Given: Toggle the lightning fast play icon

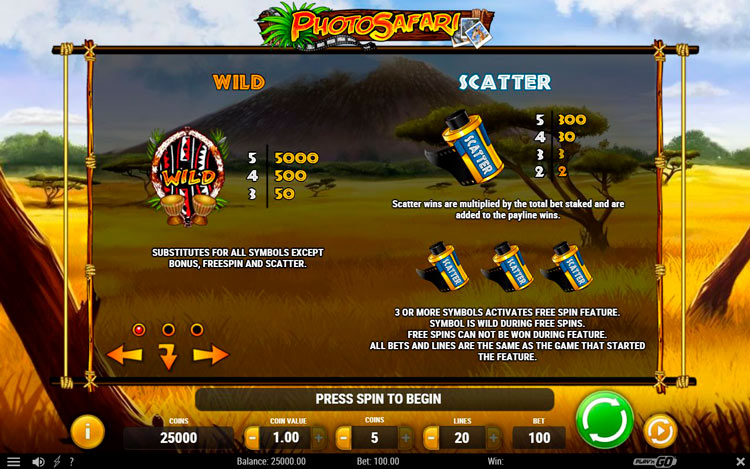Looking at the screenshot, I should (56, 461).
